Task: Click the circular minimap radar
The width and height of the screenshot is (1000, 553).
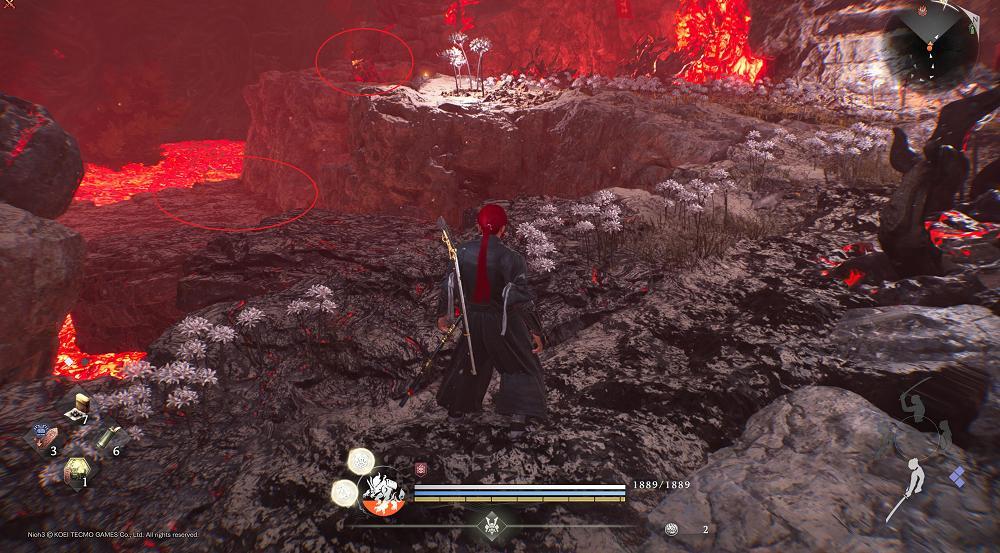Action: coord(931,48)
